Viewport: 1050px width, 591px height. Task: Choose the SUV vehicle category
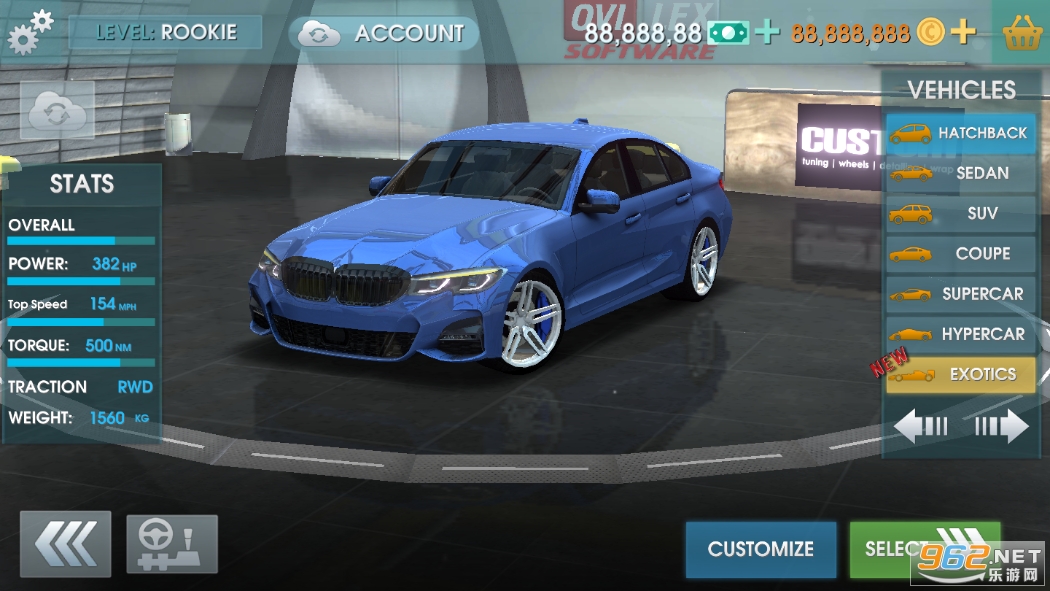961,214
